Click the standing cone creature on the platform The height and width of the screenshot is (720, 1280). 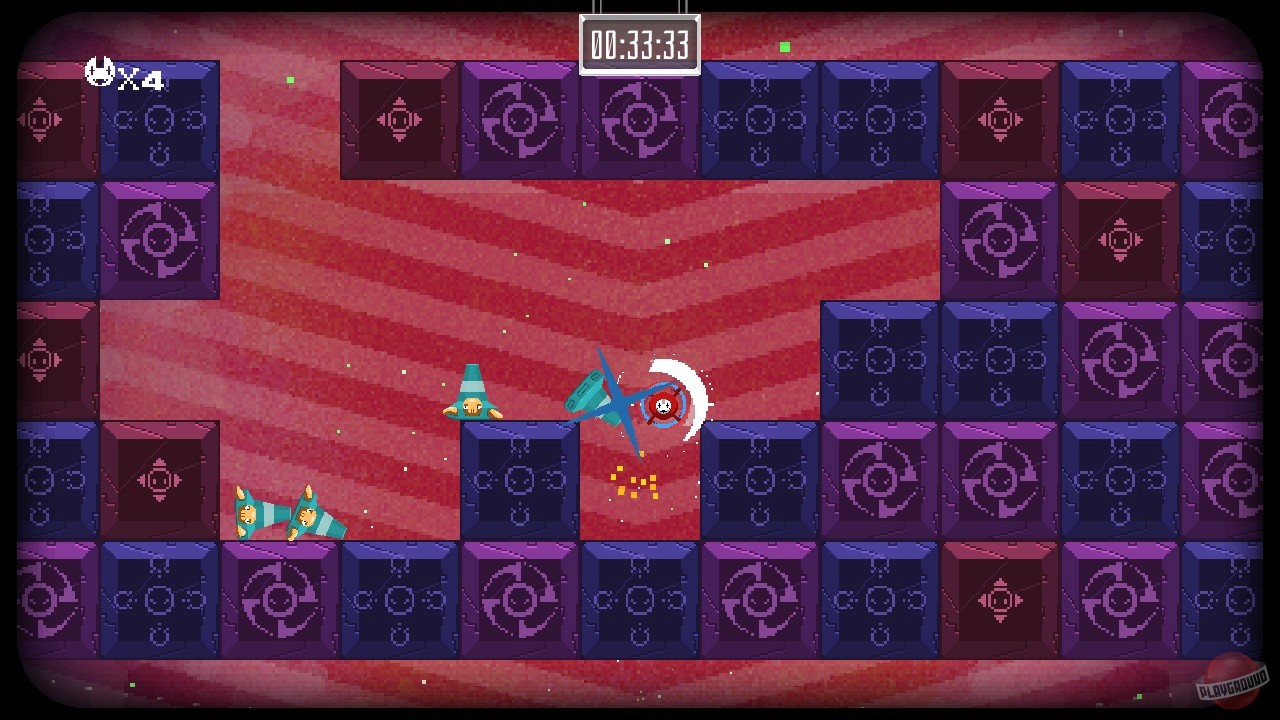(x=472, y=392)
